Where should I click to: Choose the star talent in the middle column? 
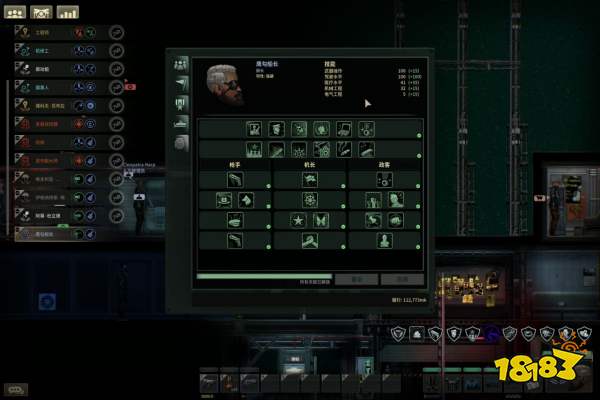coord(297,220)
